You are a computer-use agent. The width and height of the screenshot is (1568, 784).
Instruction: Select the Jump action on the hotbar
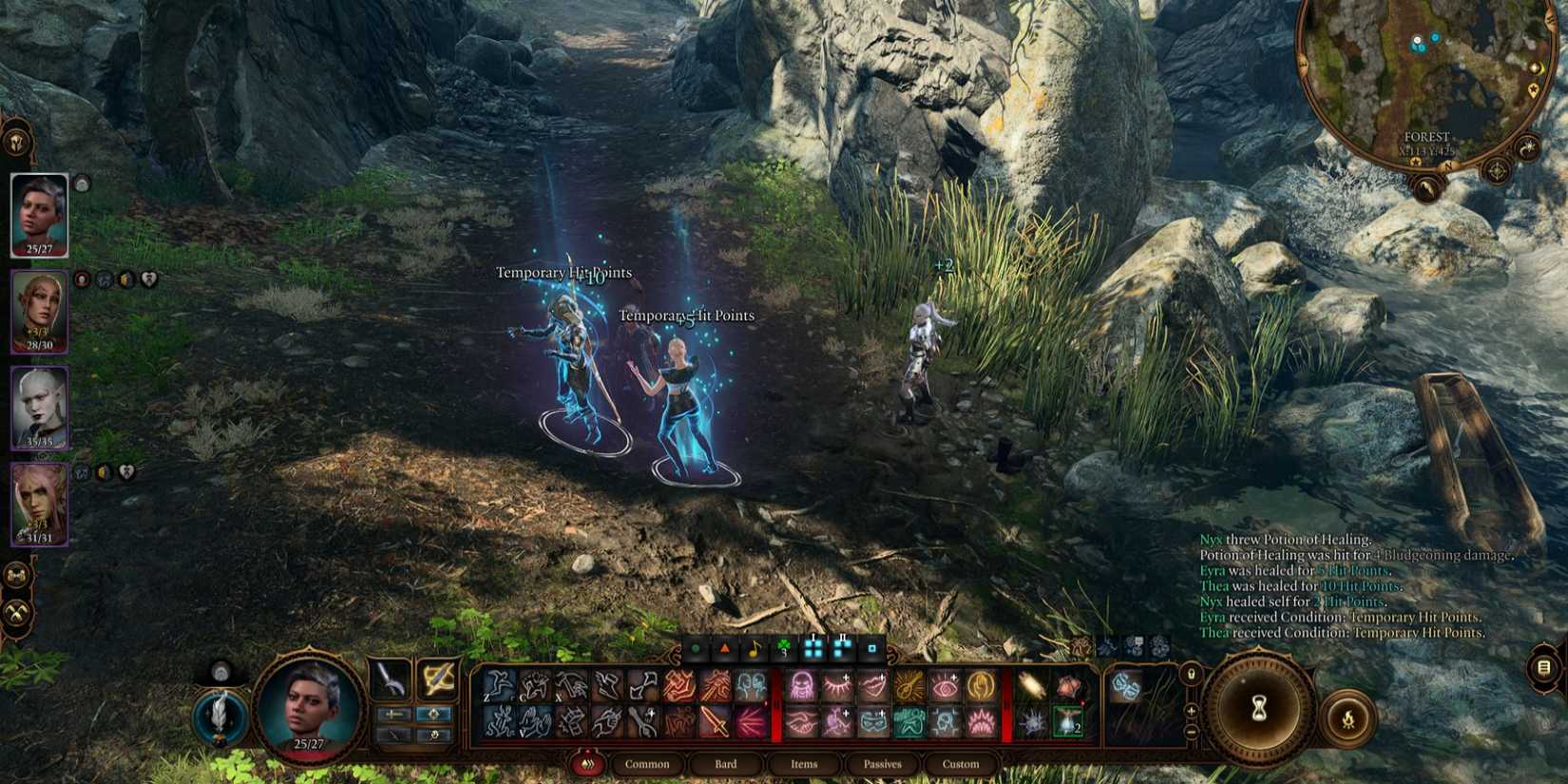click(499, 684)
